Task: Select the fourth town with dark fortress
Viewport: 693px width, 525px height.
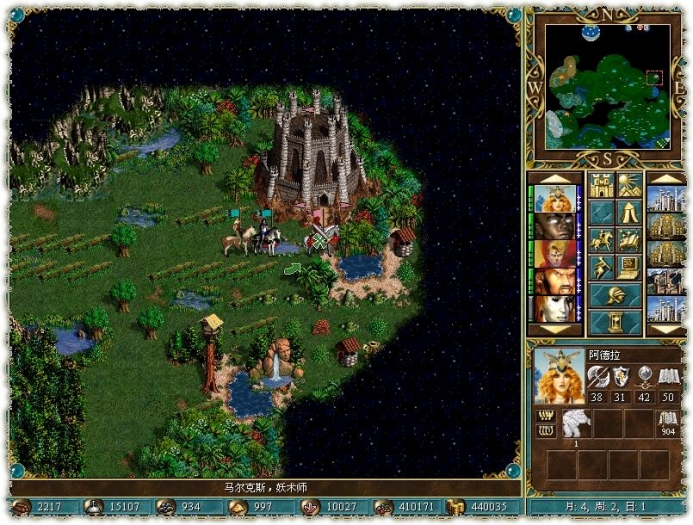Action: pyautogui.click(x=665, y=282)
